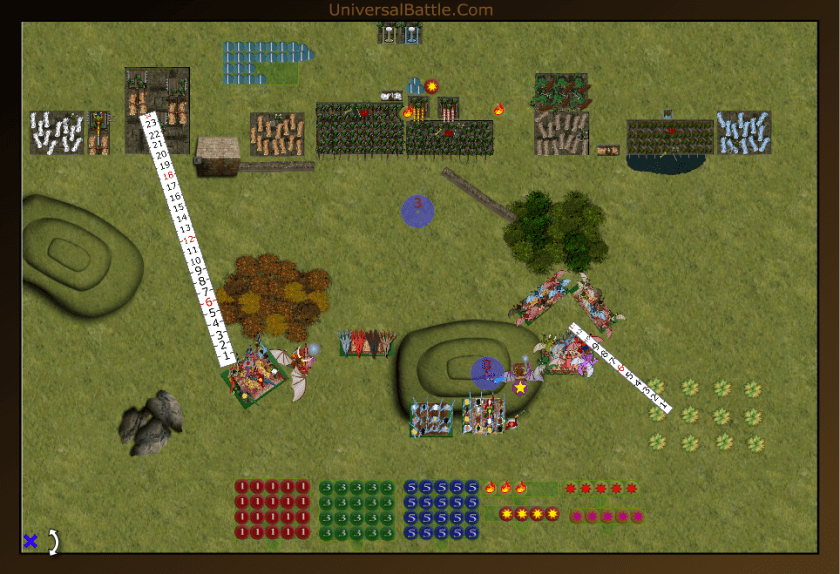Click the blue X icon

(x=30, y=541)
